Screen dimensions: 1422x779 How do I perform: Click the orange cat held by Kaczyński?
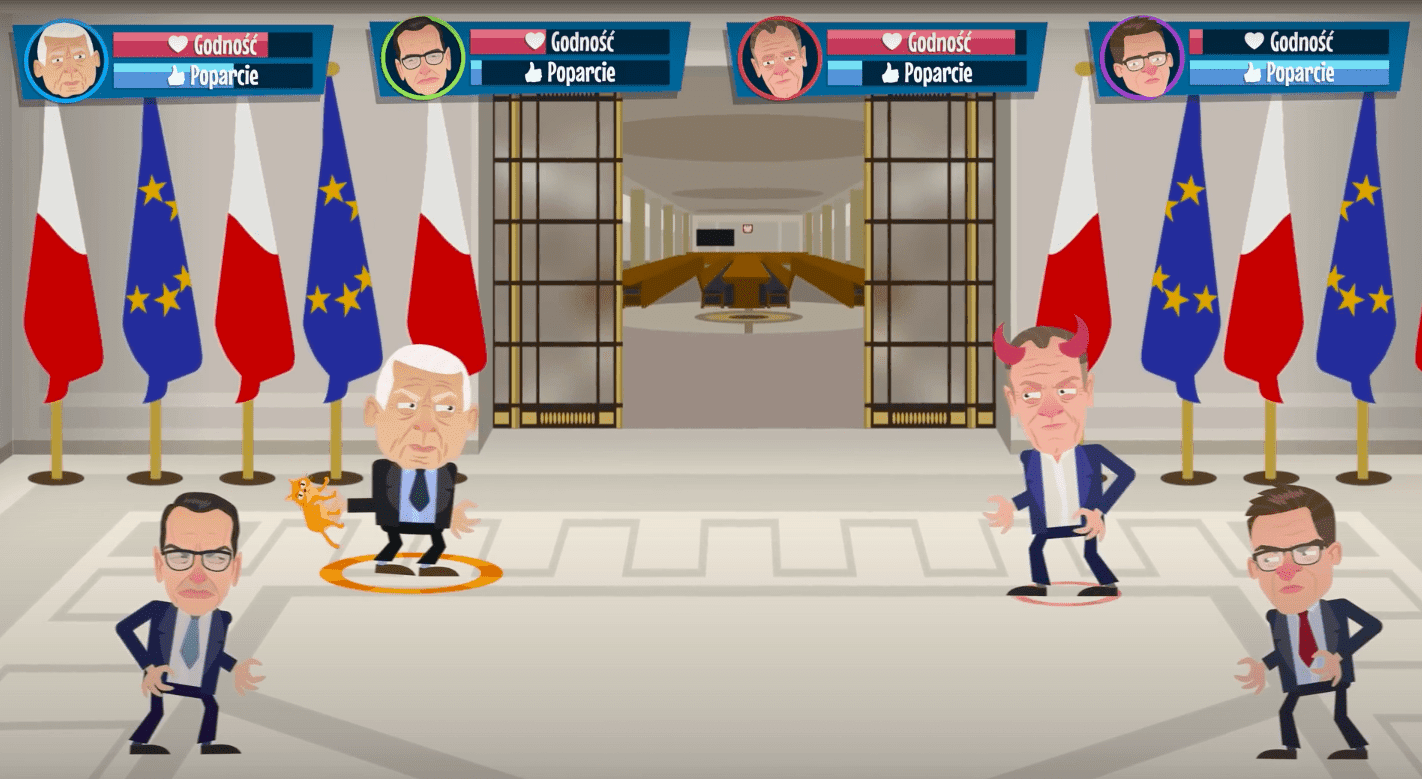click(x=316, y=503)
